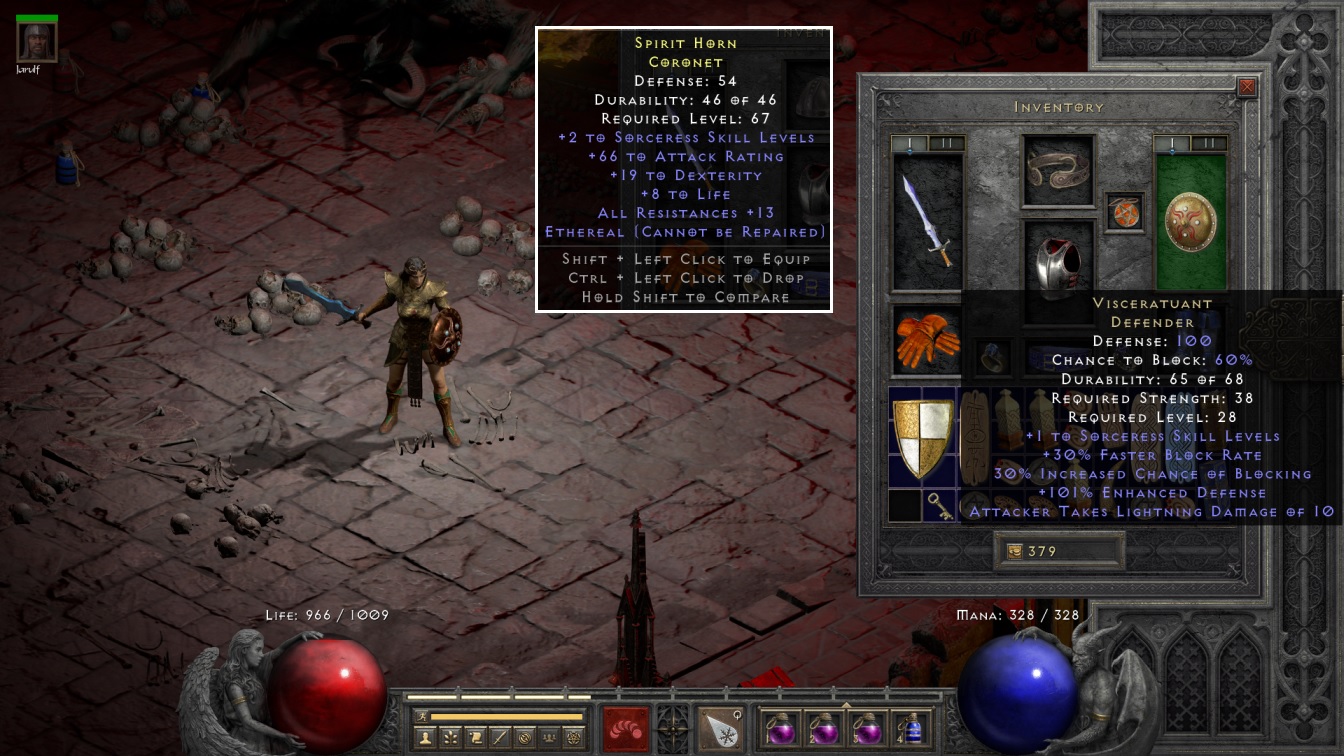Toggle the run/walk icon by the stamina bar
1344x756 pixels.
pyautogui.click(x=421, y=716)
